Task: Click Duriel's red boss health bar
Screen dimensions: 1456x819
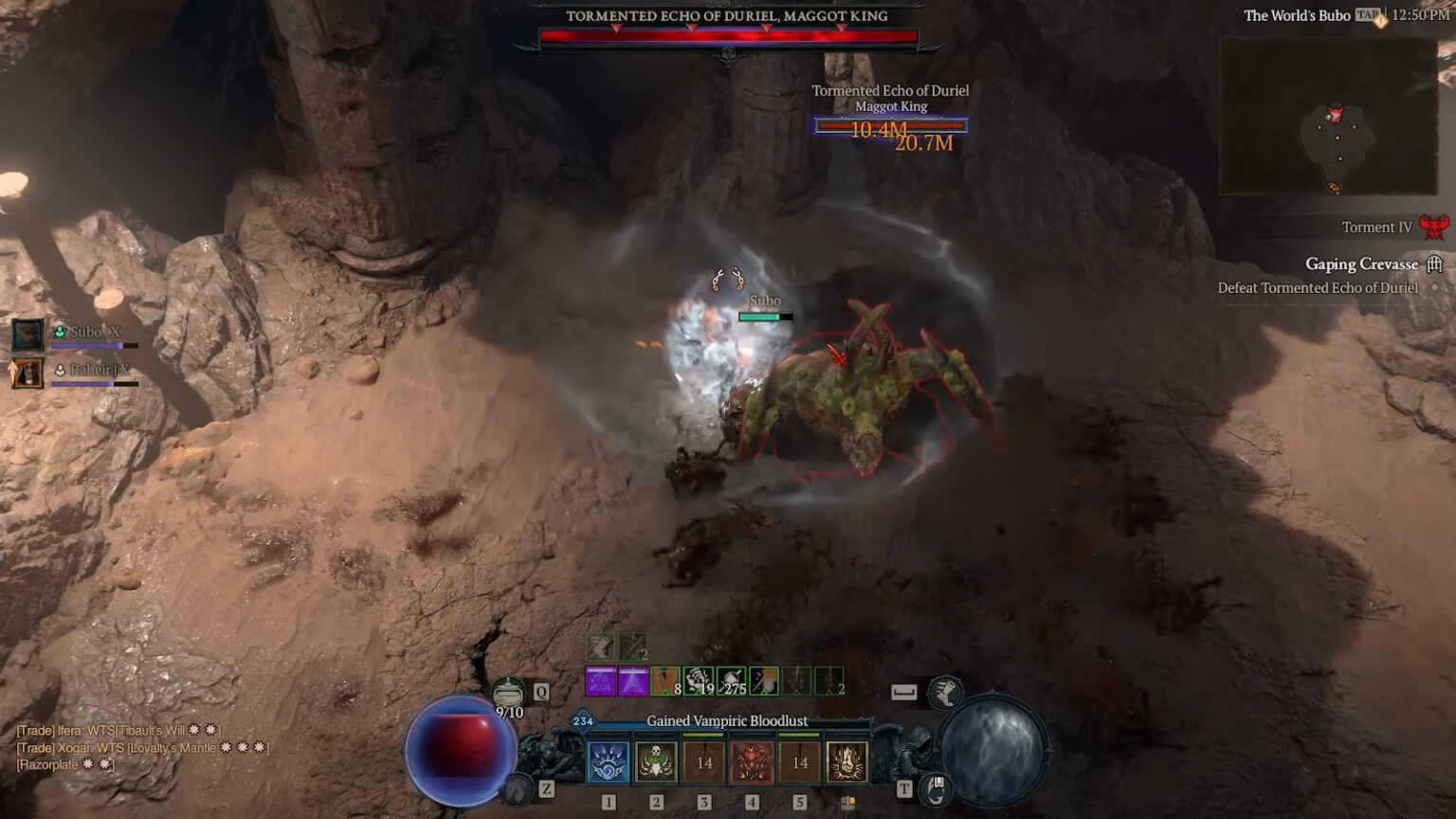Action: [730, 34]
